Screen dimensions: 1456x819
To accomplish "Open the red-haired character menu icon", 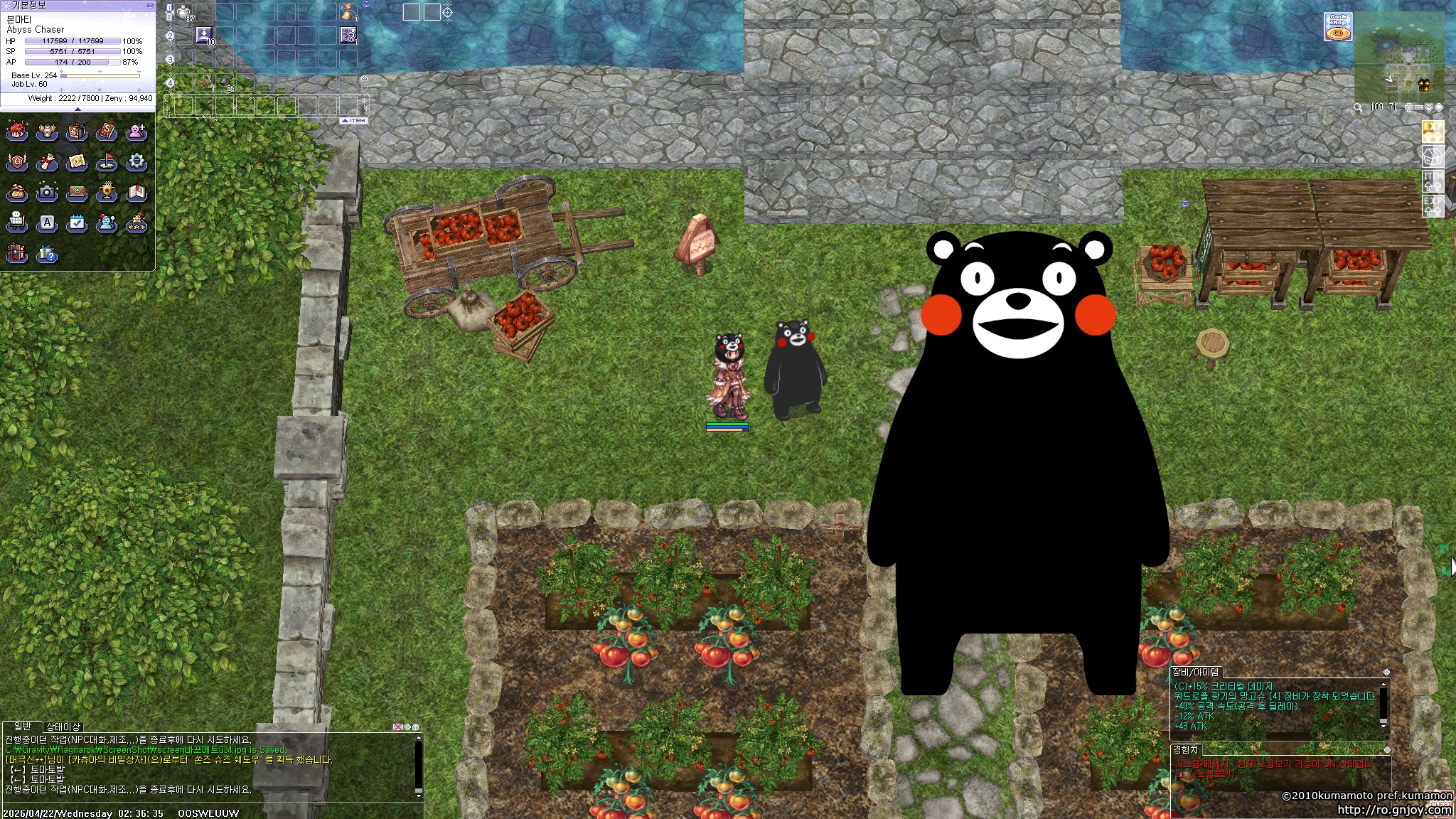I will click(x=17, y=132).
